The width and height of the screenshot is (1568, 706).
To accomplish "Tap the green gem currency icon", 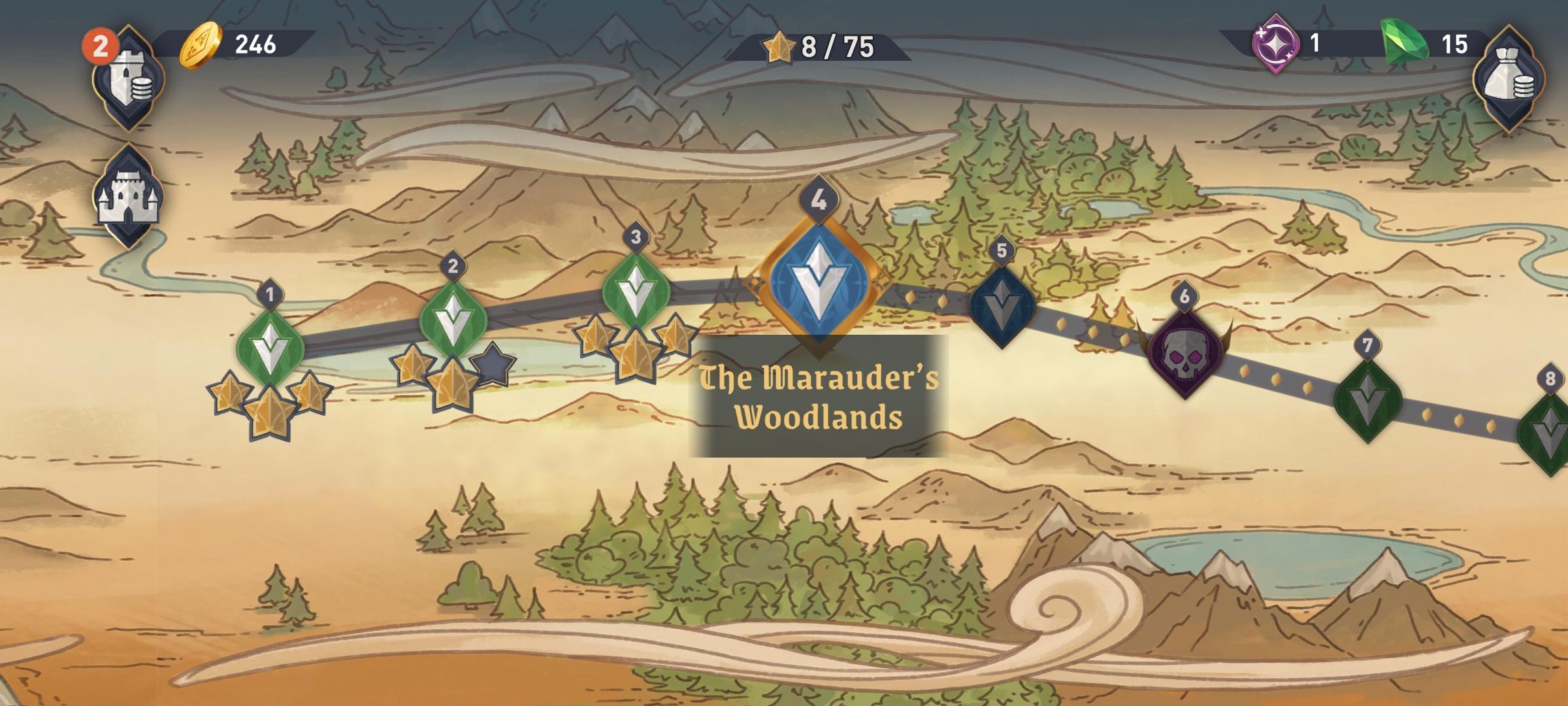I will click(1405, 43).
